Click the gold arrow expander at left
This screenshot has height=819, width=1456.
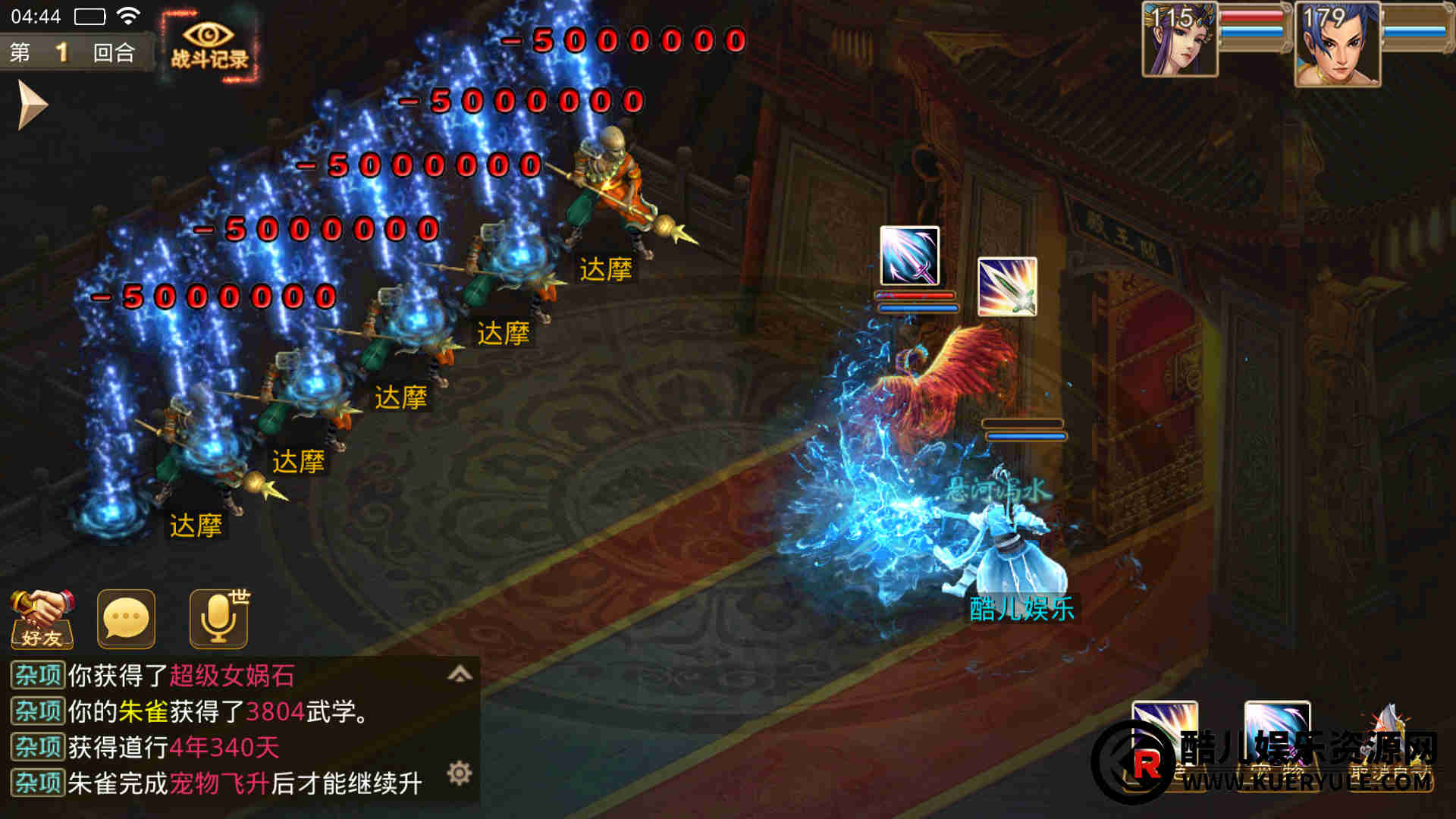pos(33,105)
